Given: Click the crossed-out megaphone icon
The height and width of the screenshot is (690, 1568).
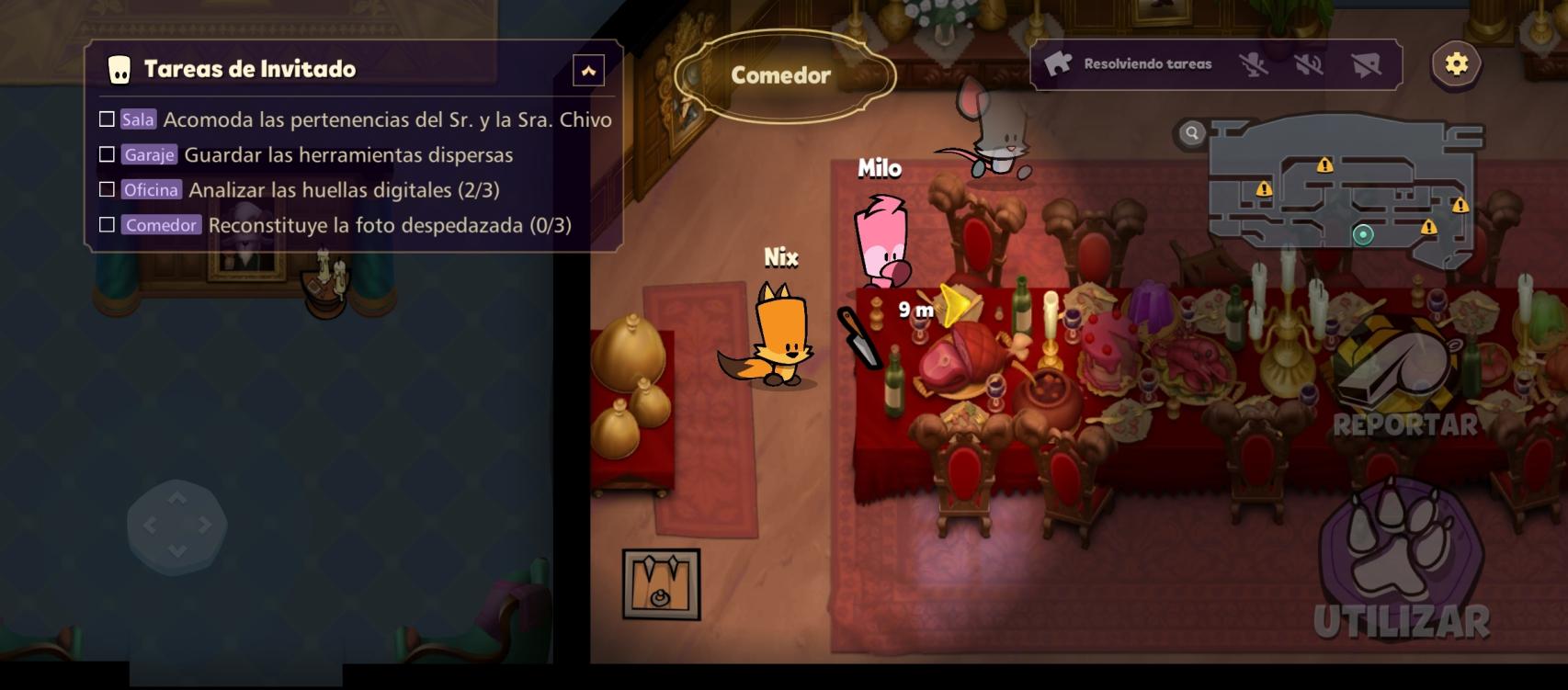Looking at the screenshot, I should click(x=1366, y=64).
